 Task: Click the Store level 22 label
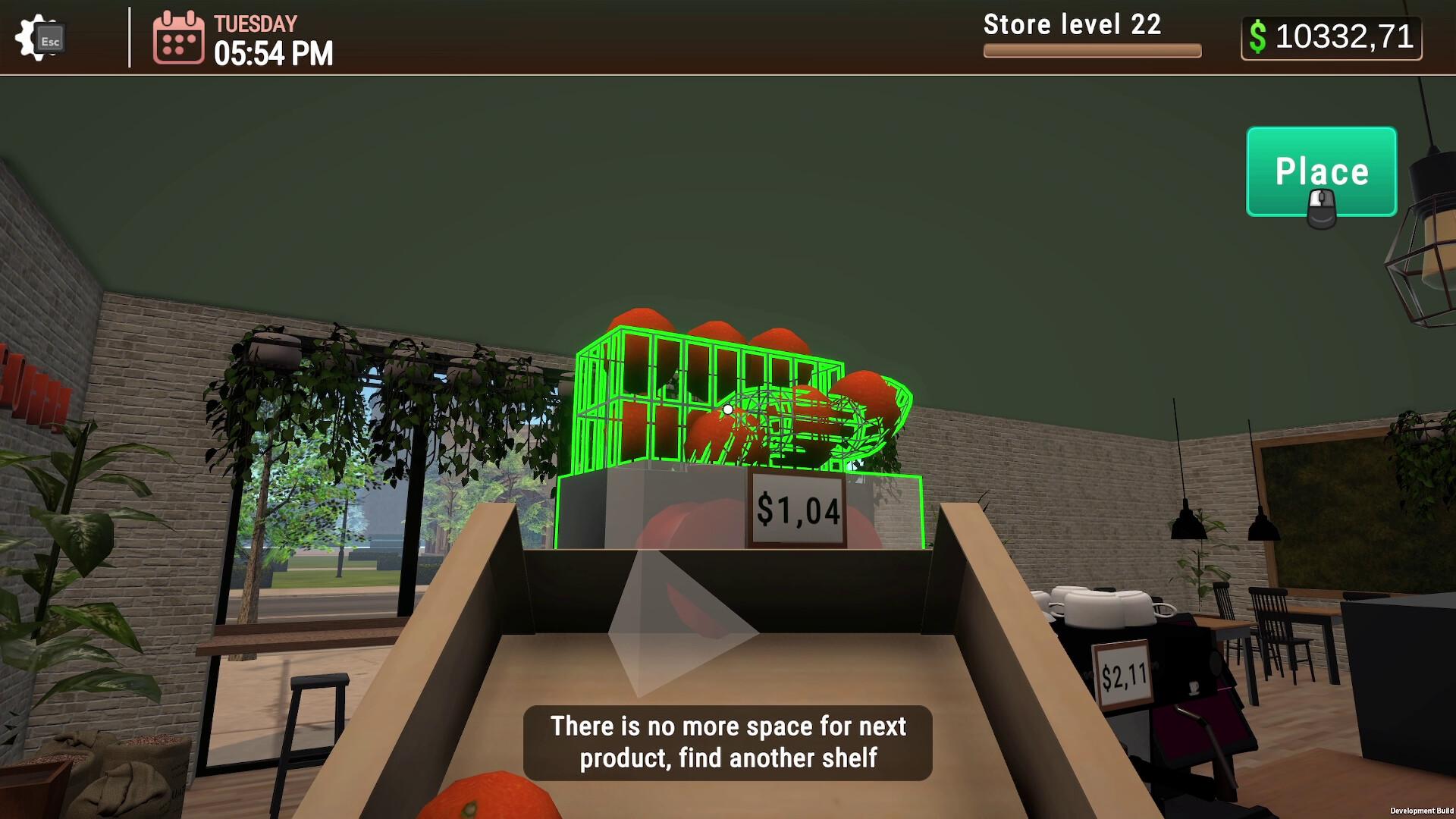coord(1072,25)
